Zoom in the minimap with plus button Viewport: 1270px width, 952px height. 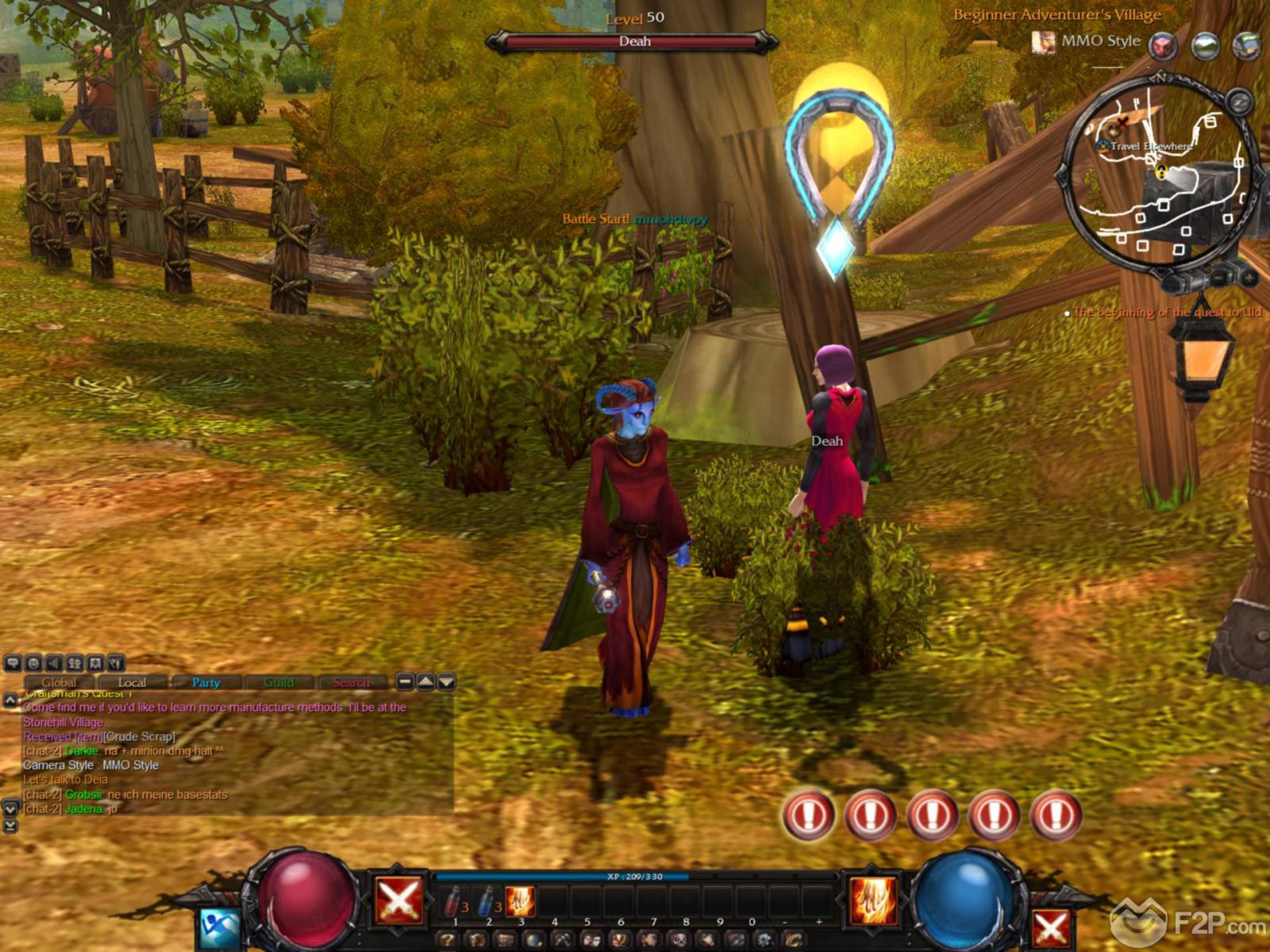[1249, 278]
